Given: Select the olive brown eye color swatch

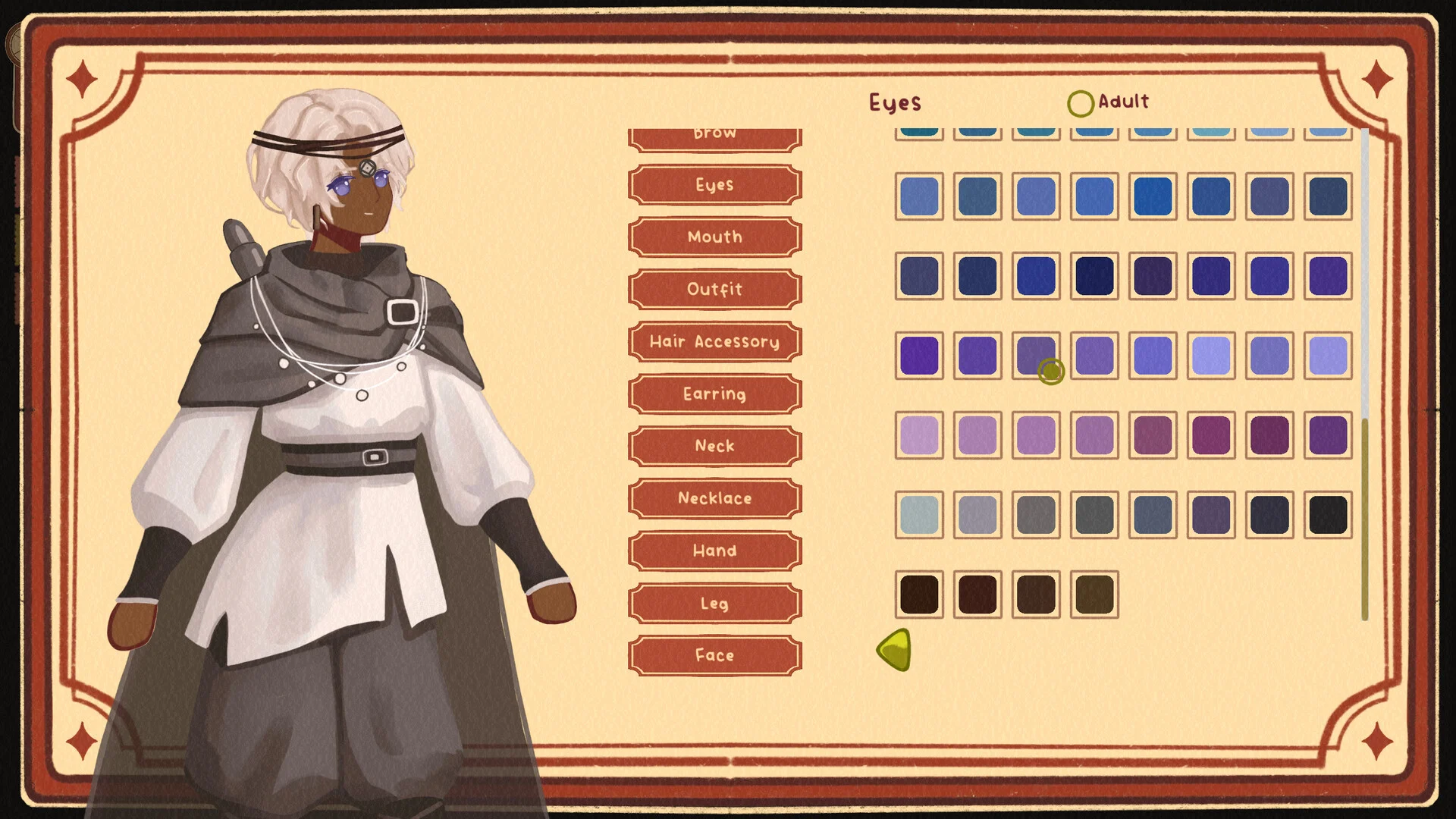Looking at the screenshot, I should [1094, 595].
